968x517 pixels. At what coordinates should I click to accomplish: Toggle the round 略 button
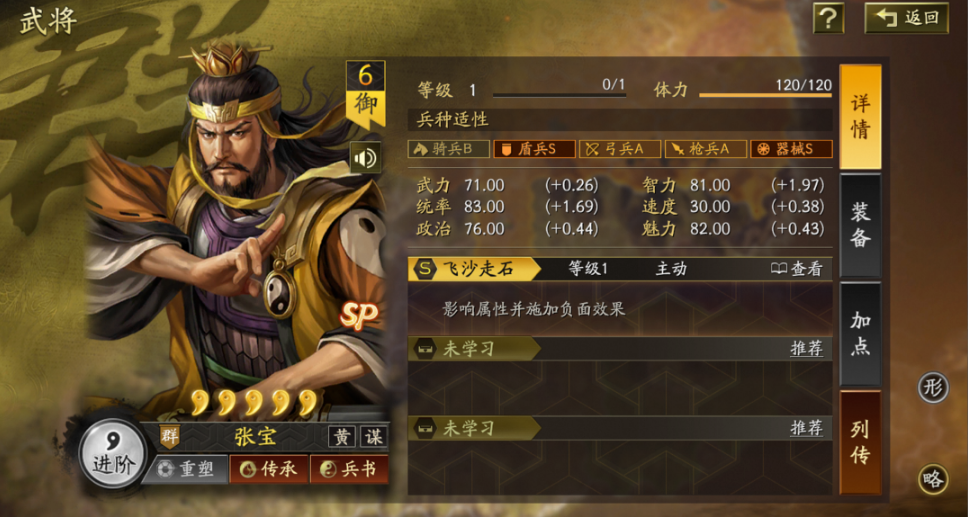click(x=933, y=479)
